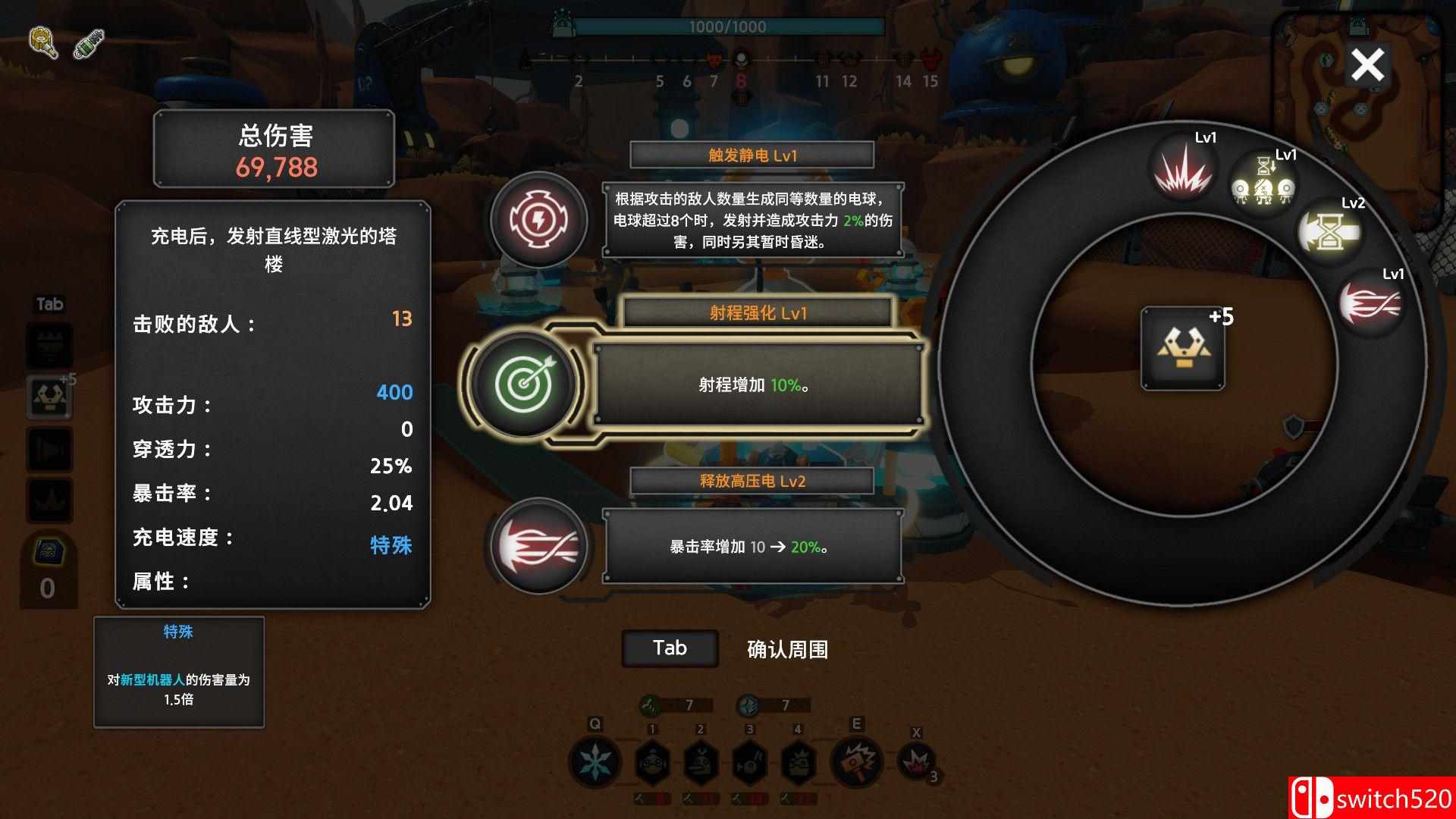
Task: Click the tower icon with +5 badge in sidebar
Action: (x=49, y=394)
